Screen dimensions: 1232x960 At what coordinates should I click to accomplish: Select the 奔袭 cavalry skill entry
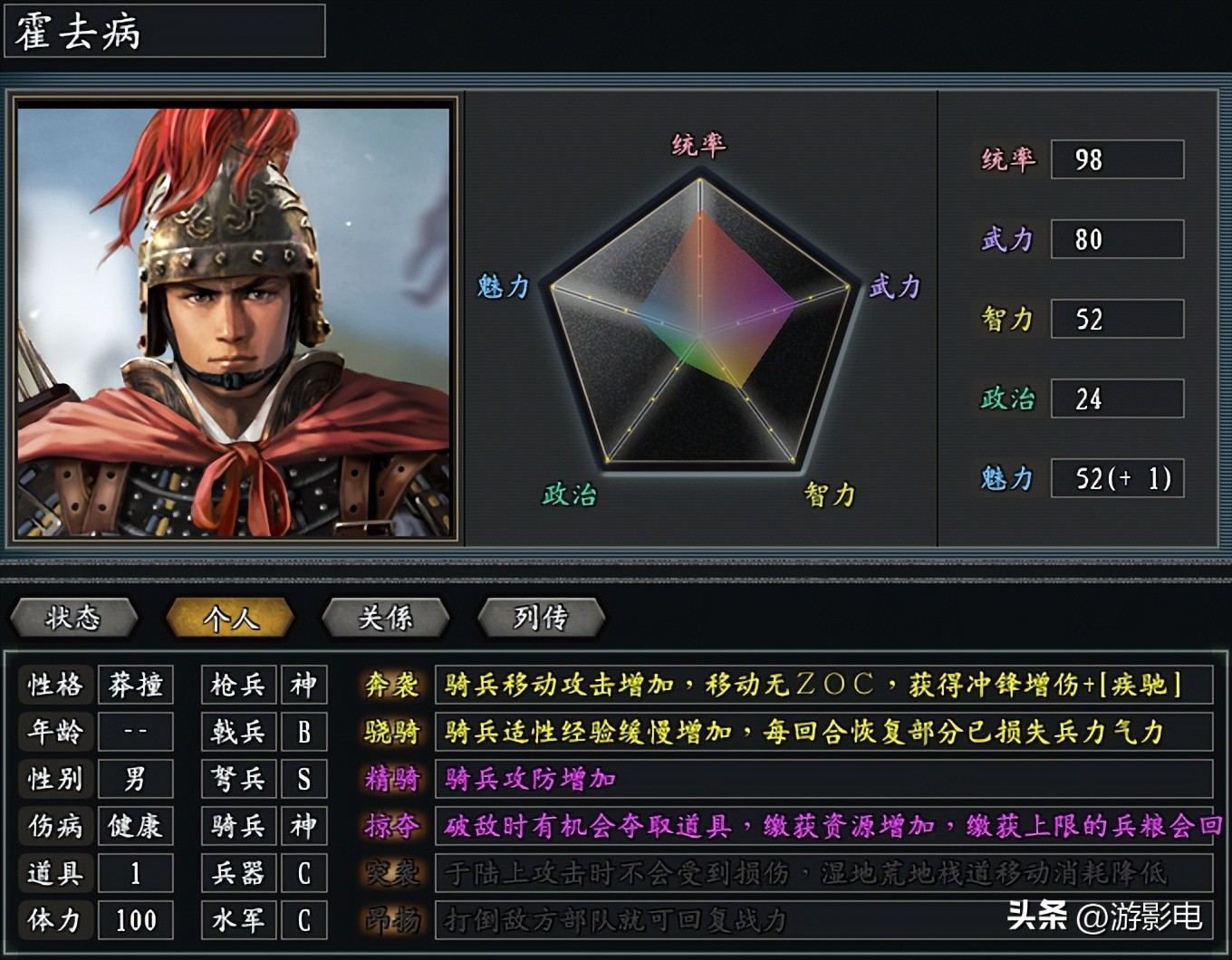[391, 686]
